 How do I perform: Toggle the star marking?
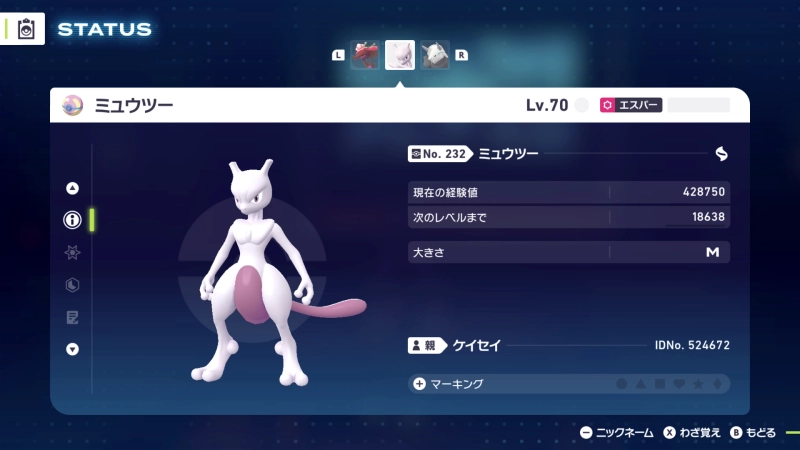coord(699,384)
